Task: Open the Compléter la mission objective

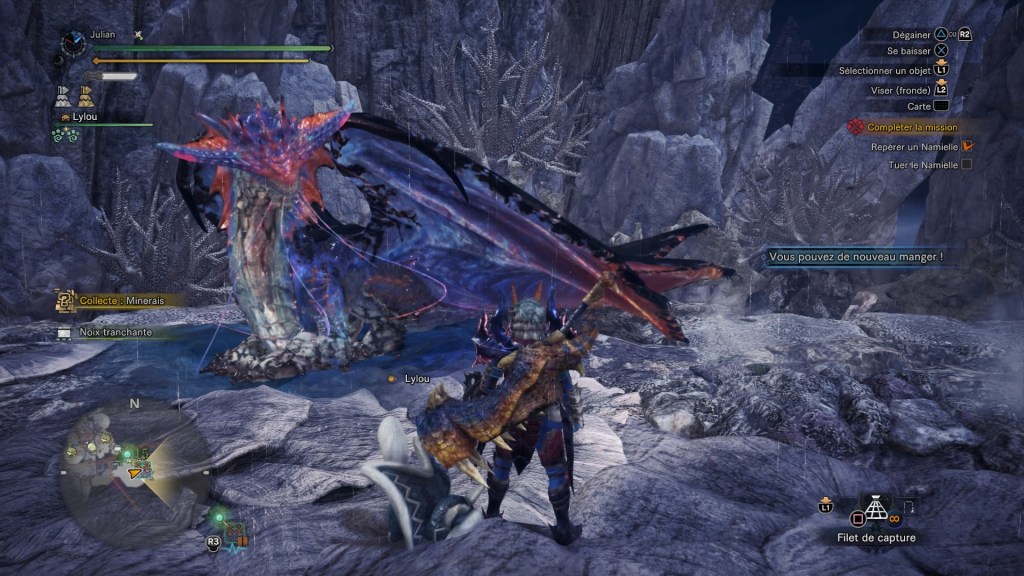Action: [x=912, y=127]
